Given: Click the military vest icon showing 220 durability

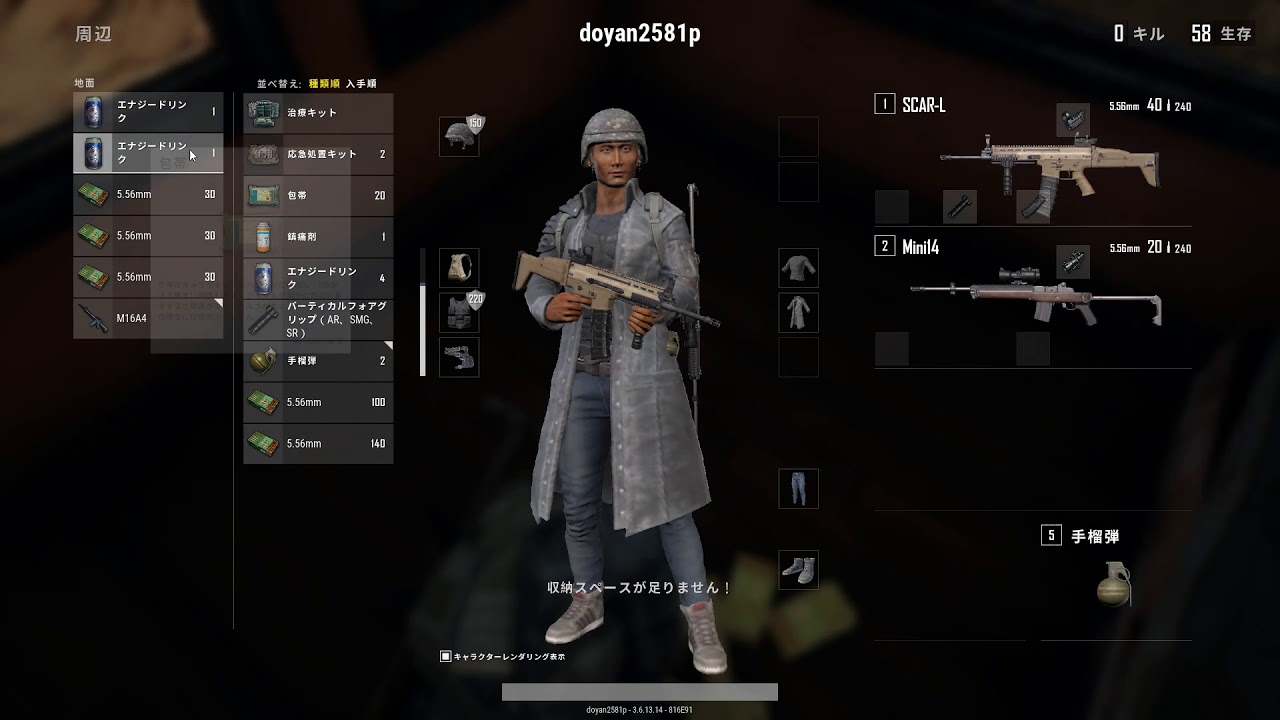Looking at the screenshot, I should 460,313.
